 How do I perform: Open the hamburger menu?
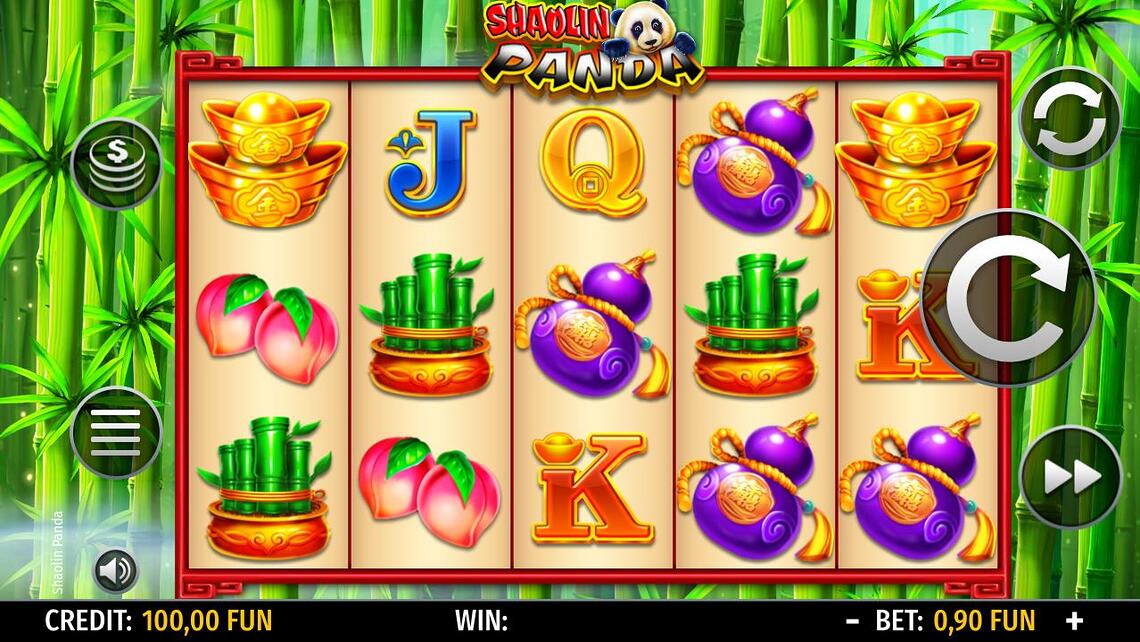point(116,433)
